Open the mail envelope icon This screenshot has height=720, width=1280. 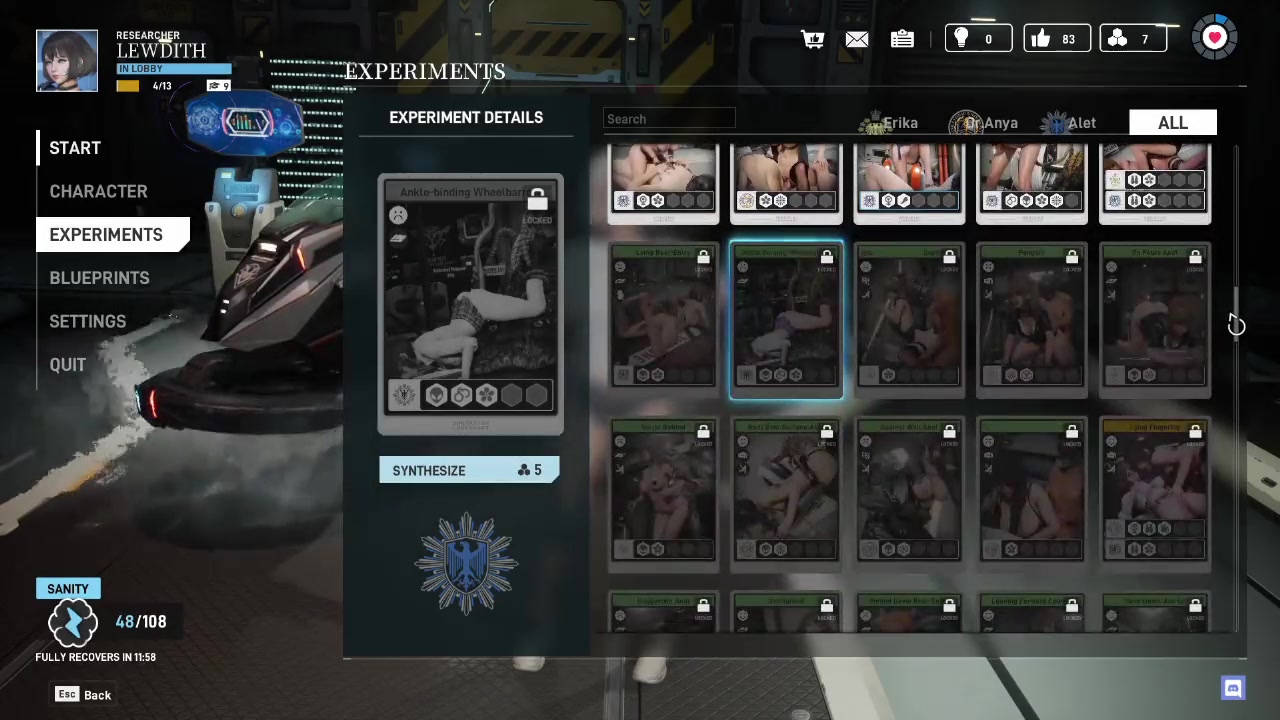[x=857, y=39]
